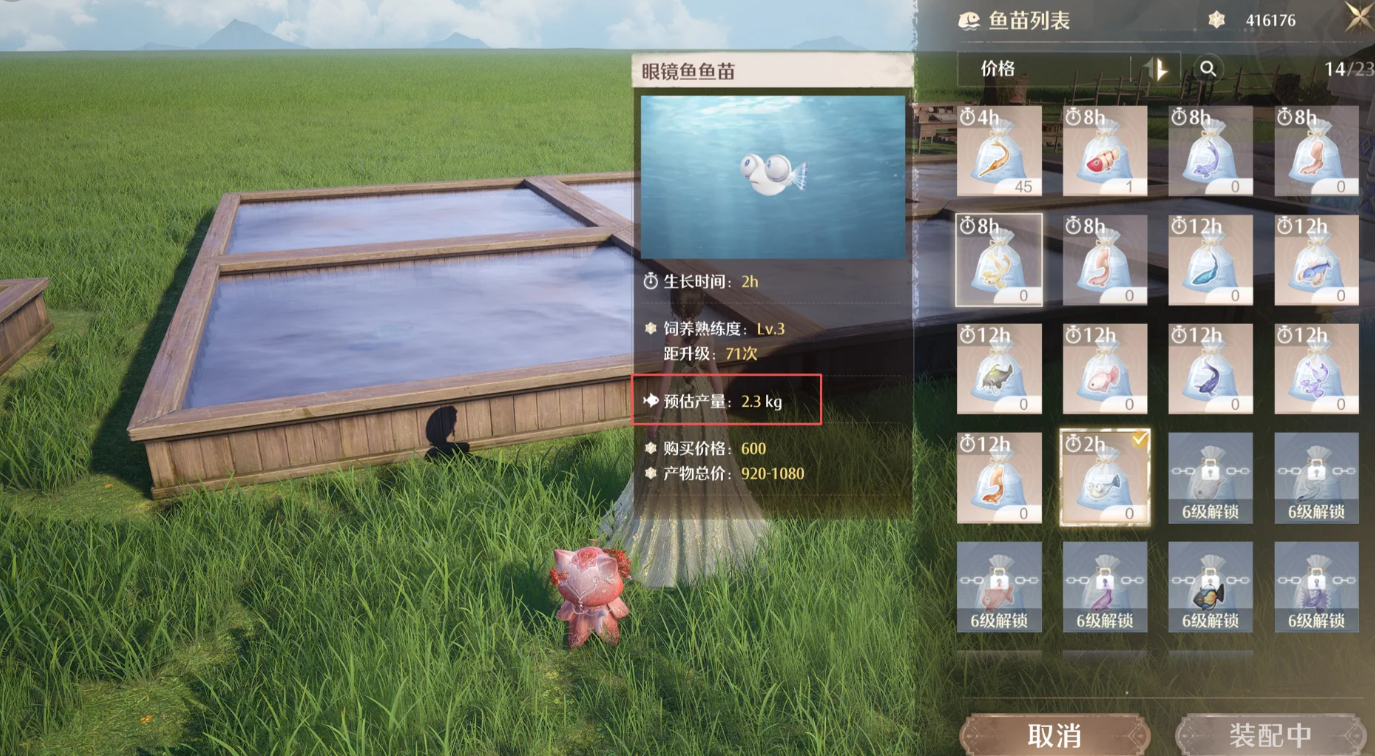Select the red 8h fish fry bag
Screen dimensions: 1375x756
pos(1104,150)
